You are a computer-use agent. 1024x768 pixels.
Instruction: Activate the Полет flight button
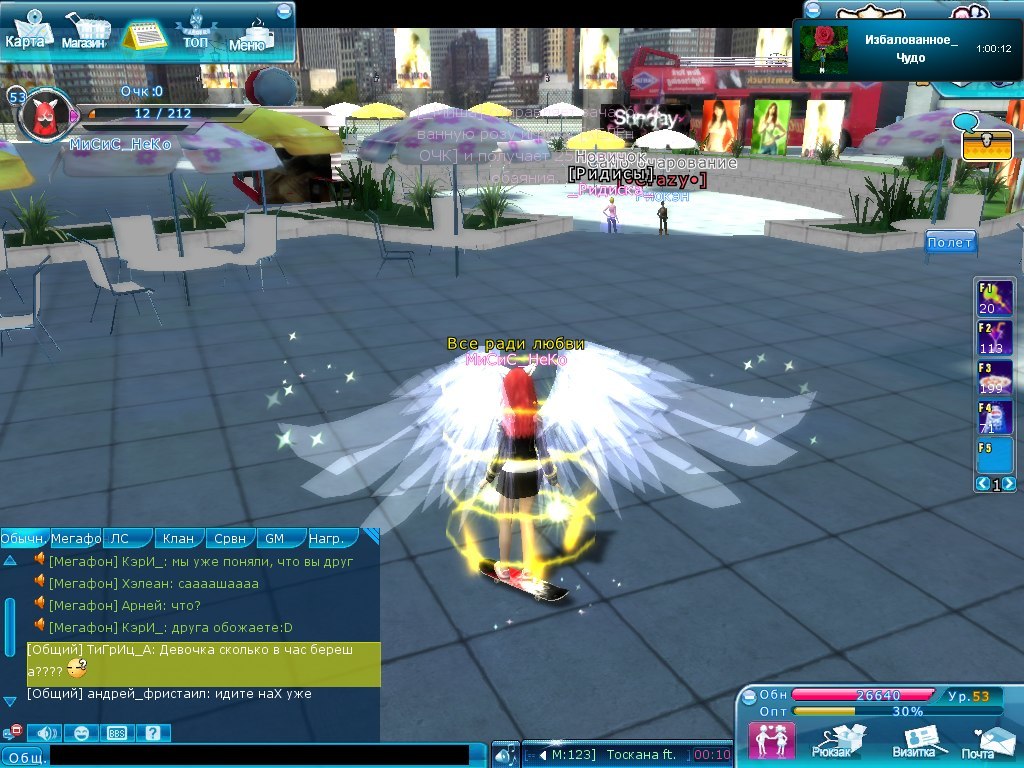(x=949, y=243)
